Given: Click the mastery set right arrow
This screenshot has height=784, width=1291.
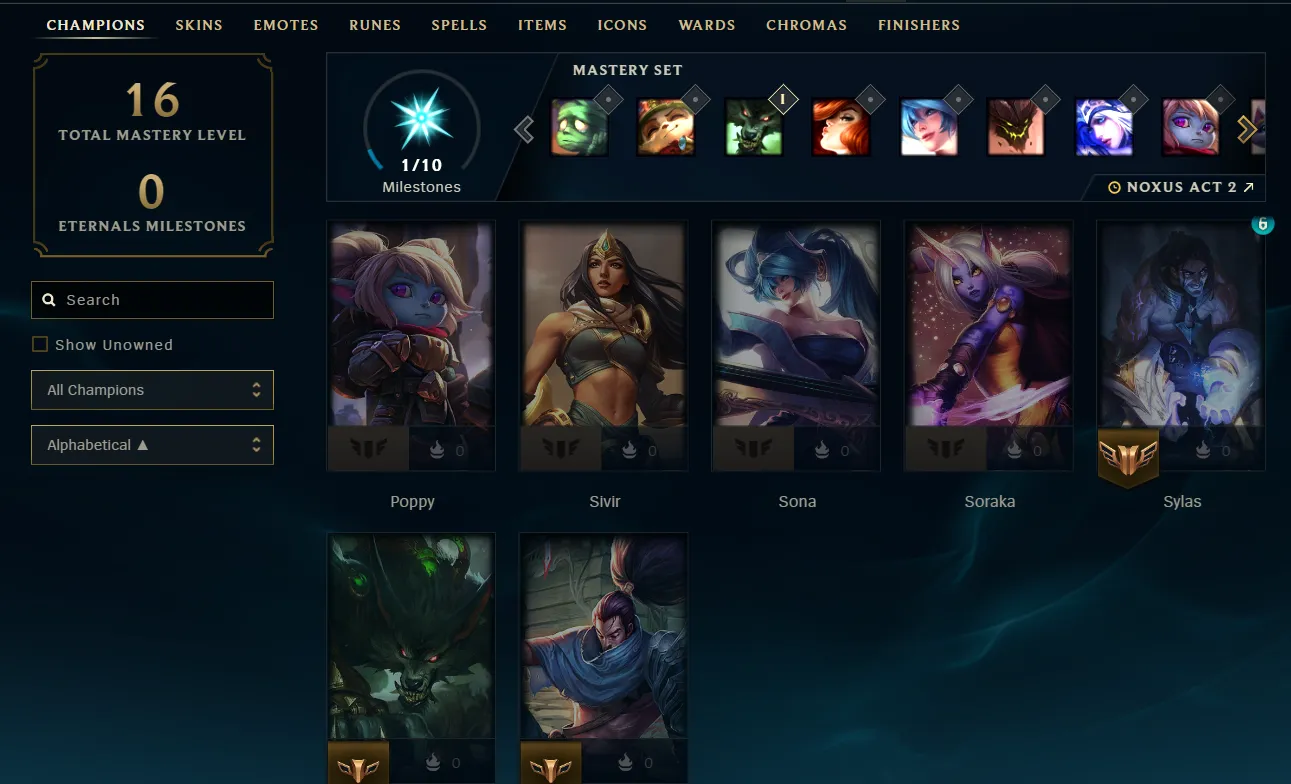Looking at the screenshot, I should (1246, 129).
